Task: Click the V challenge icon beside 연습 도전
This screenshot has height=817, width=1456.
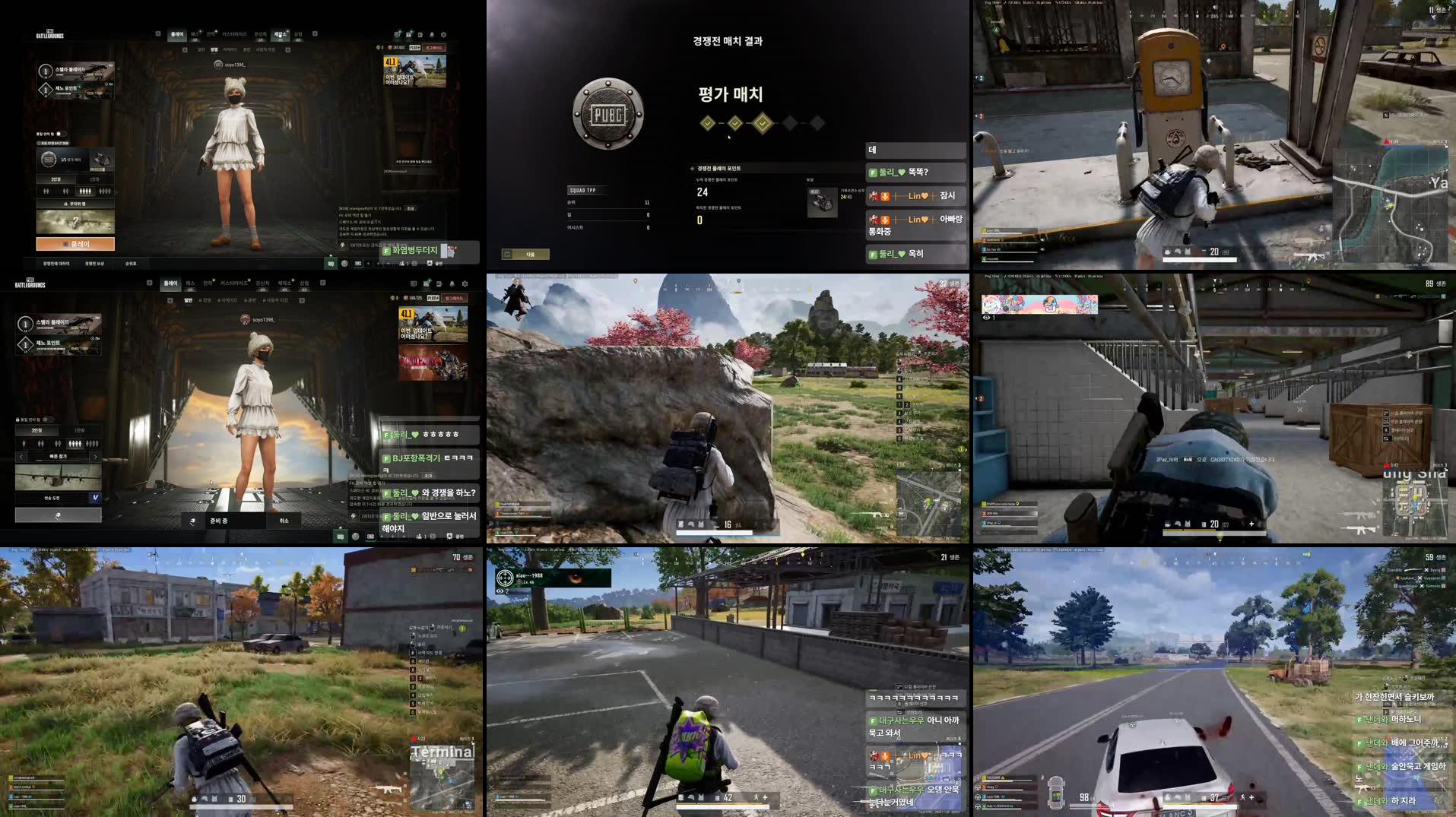Action: coord(95,499)
